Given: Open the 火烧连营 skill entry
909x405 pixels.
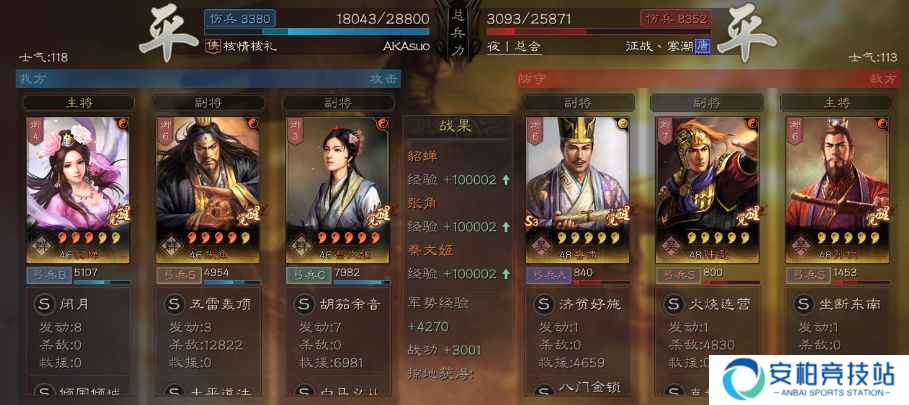Looking at the screenshot, I should point(706,303).
